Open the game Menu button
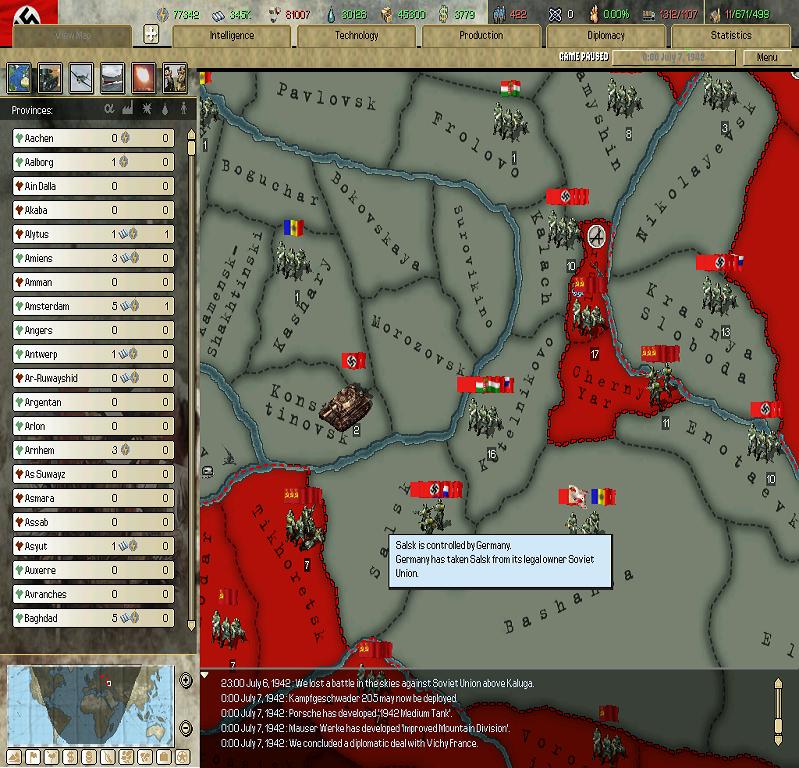The image size is (799, 768). pos(767,58)
